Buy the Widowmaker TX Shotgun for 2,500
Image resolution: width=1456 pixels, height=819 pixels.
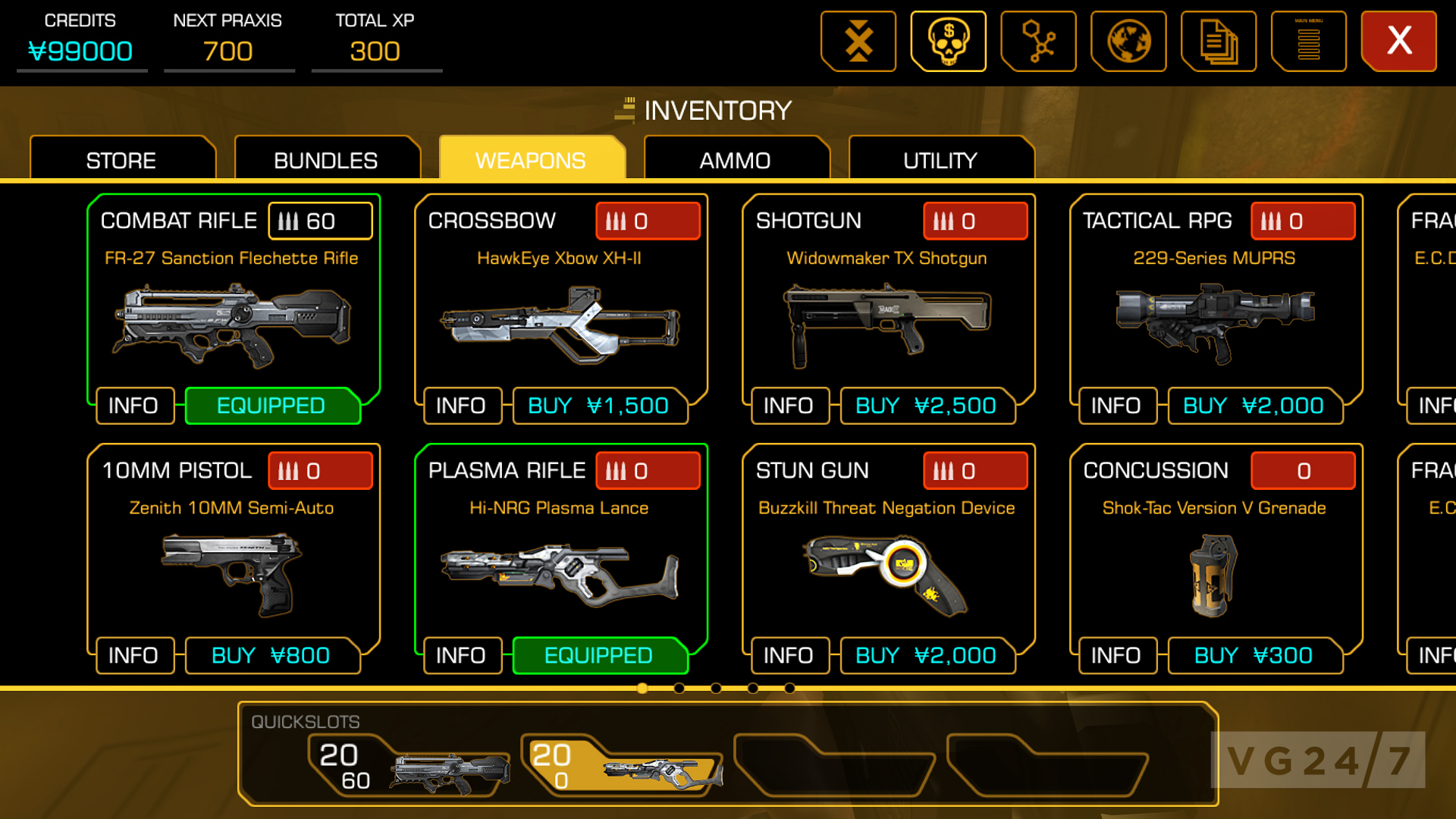coord(928,406)
